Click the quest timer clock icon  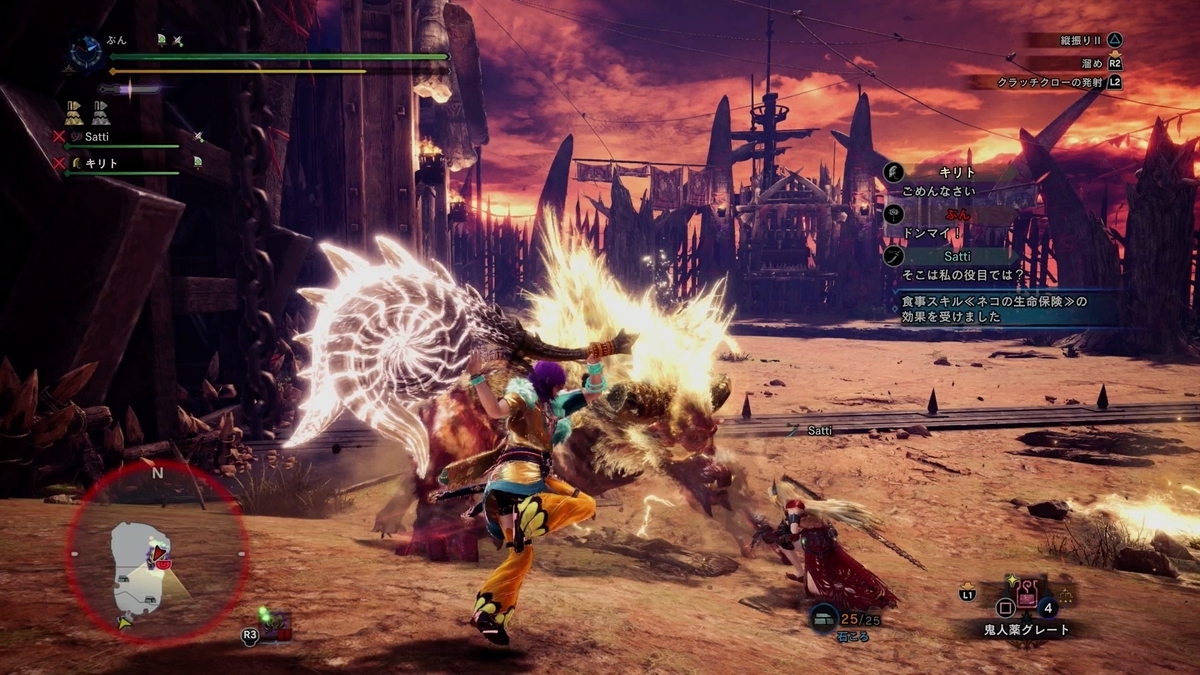(x=86, y=52)
